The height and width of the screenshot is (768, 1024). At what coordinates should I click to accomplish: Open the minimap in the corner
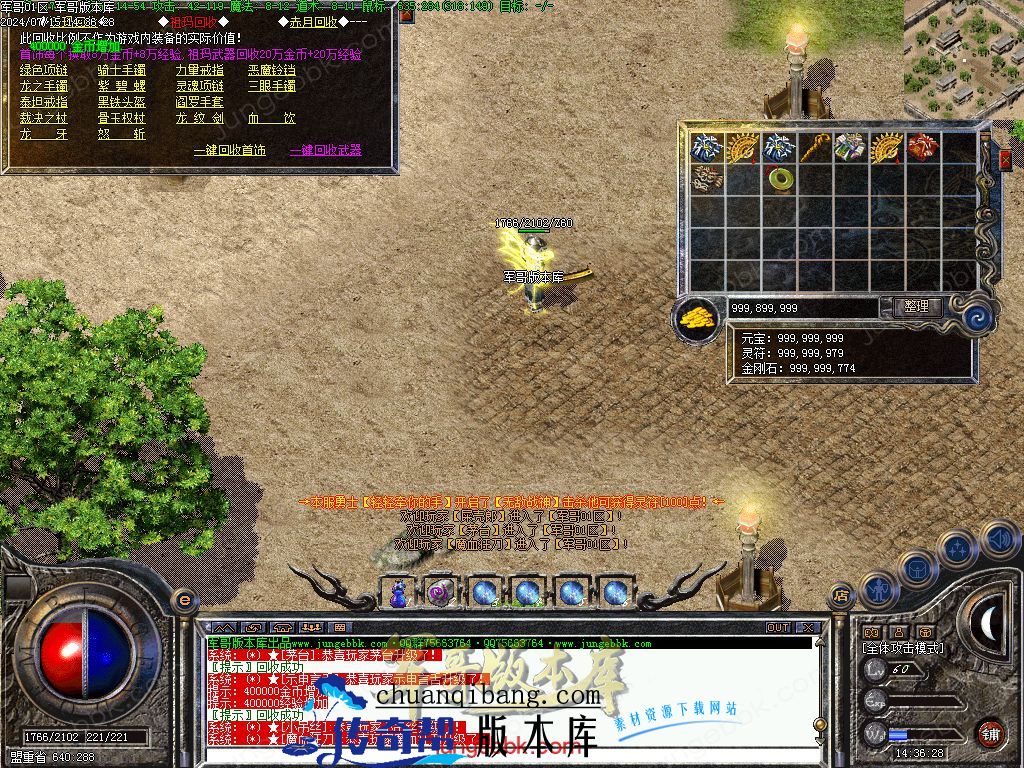pos(963,55)
